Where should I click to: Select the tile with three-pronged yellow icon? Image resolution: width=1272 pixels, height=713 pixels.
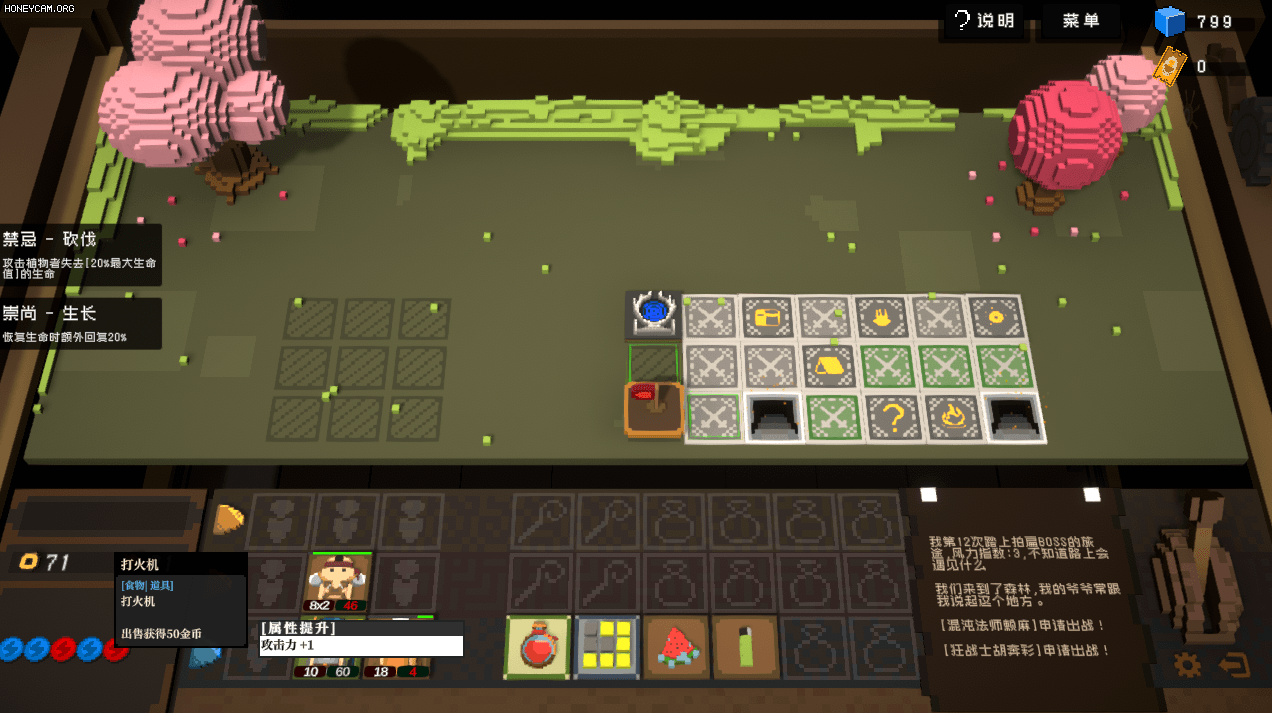(883, 318)
